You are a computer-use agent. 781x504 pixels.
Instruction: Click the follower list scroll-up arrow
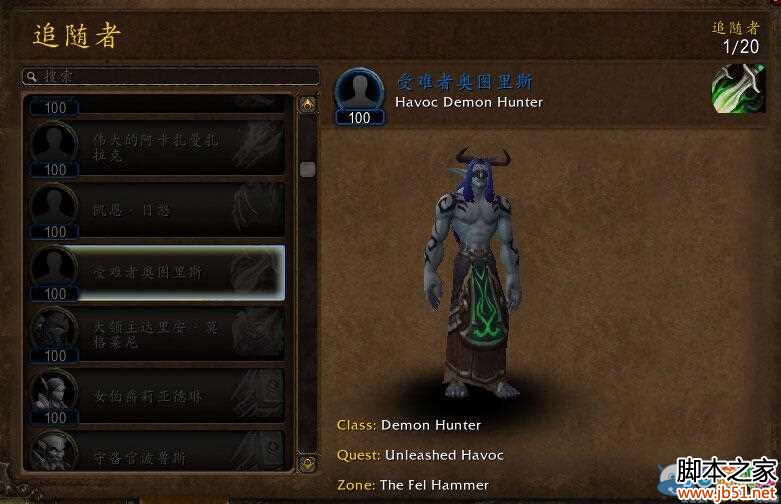tap(308, 103)
